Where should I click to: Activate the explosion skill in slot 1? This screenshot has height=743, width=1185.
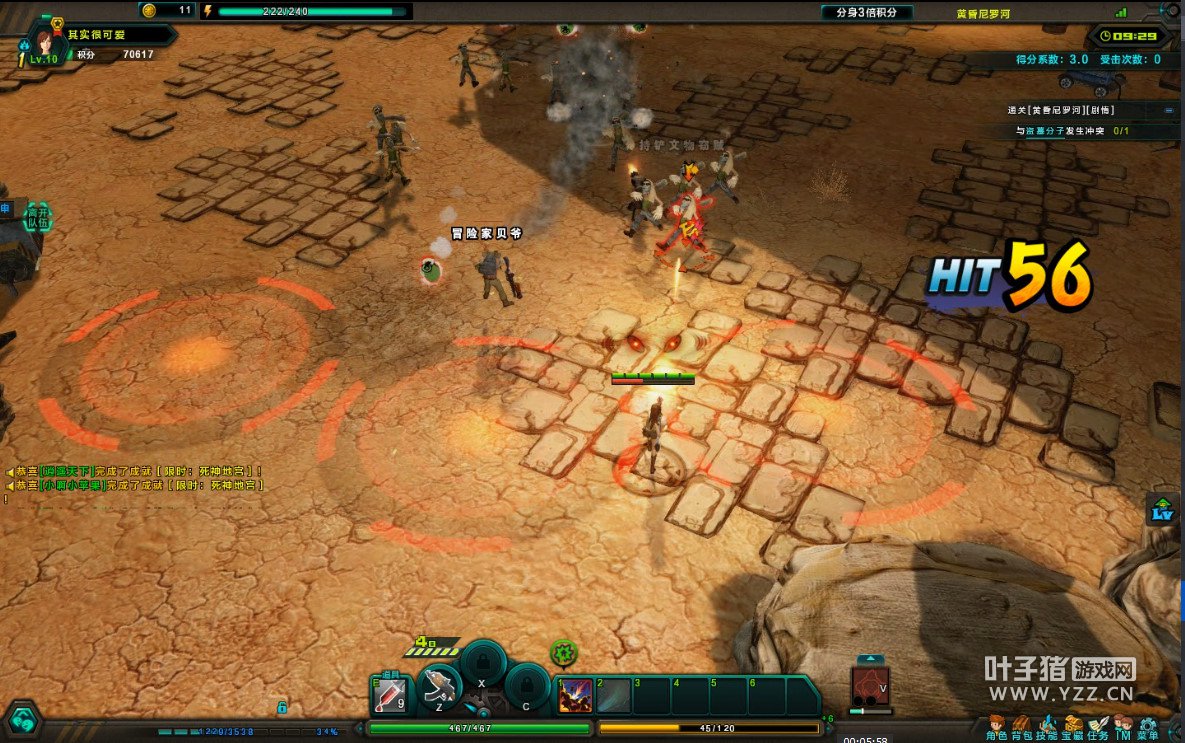574,694
